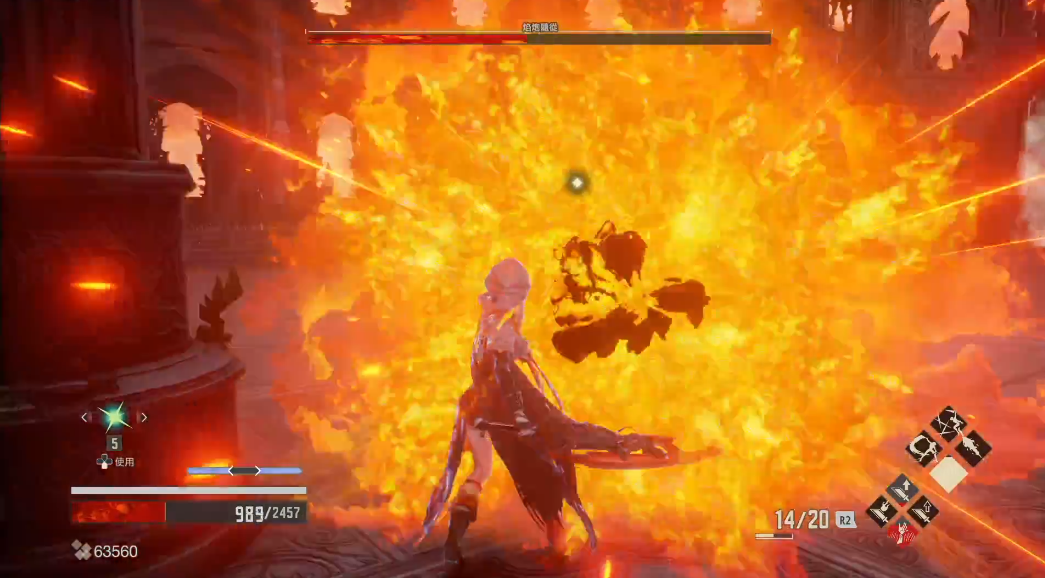The height and width of the screenshot is (578, 1045).
Task: Cycle quick item to the previous one
Action: pyautogui.click(x=84, y=417)
